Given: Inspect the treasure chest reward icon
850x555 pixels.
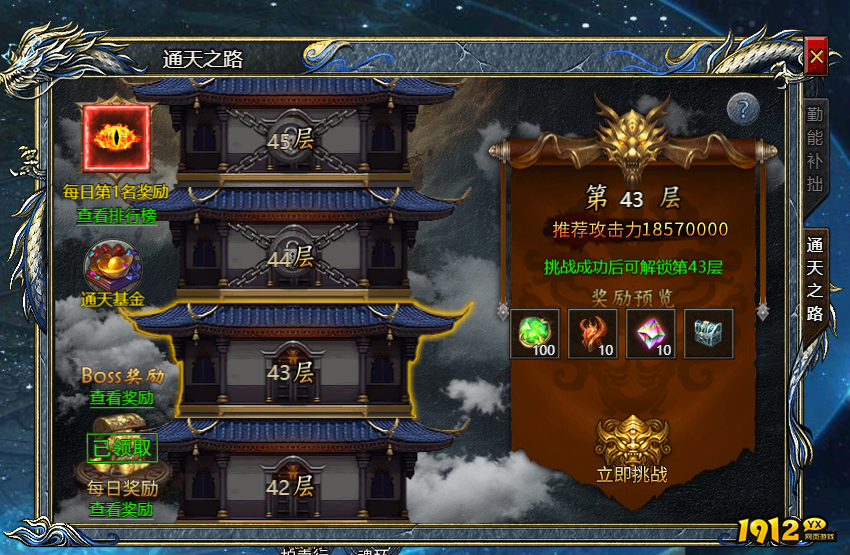Looking at the screenshot, I should tap(708, 333).
